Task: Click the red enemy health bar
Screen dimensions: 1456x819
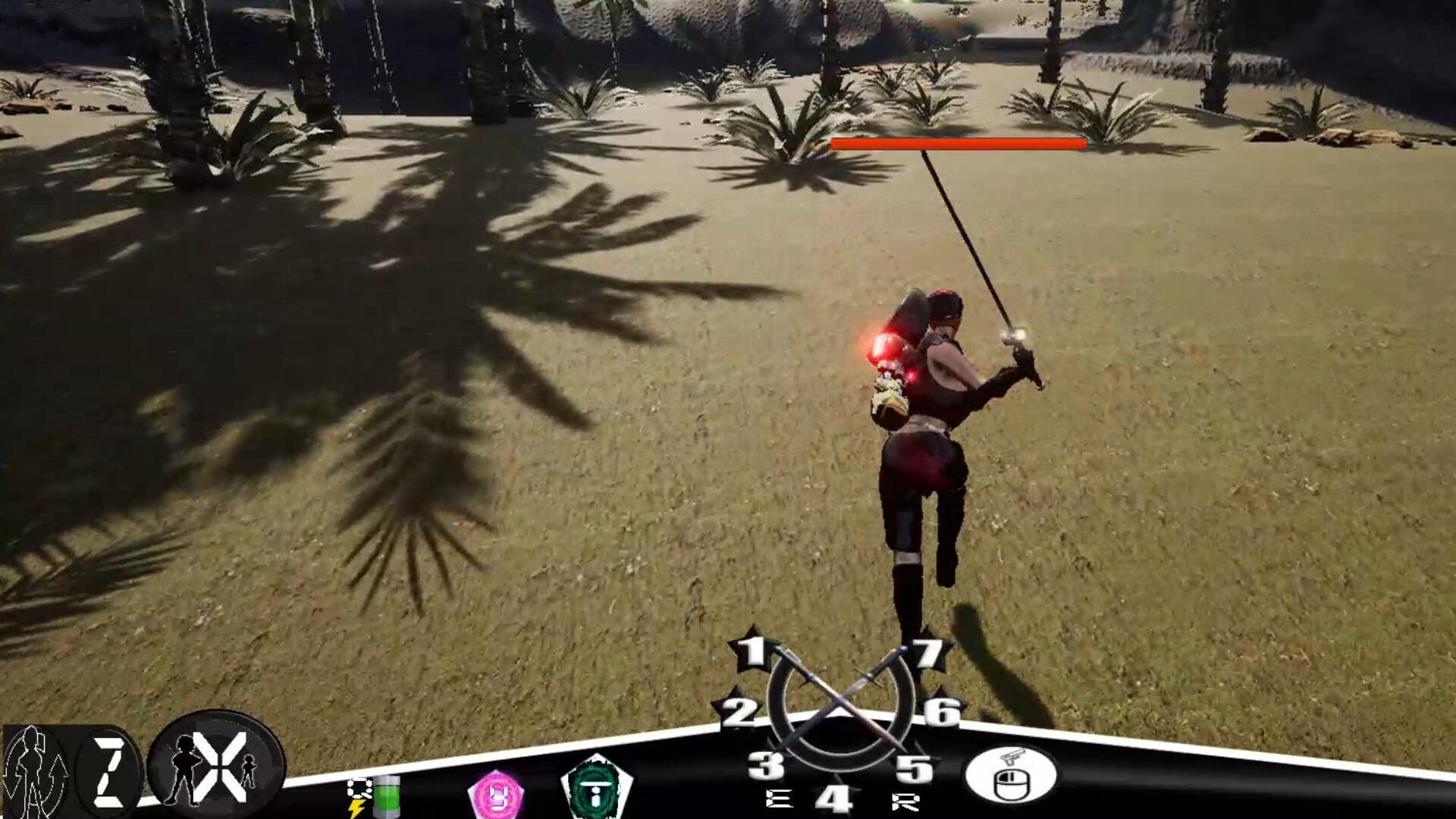Action: (955, 143)
